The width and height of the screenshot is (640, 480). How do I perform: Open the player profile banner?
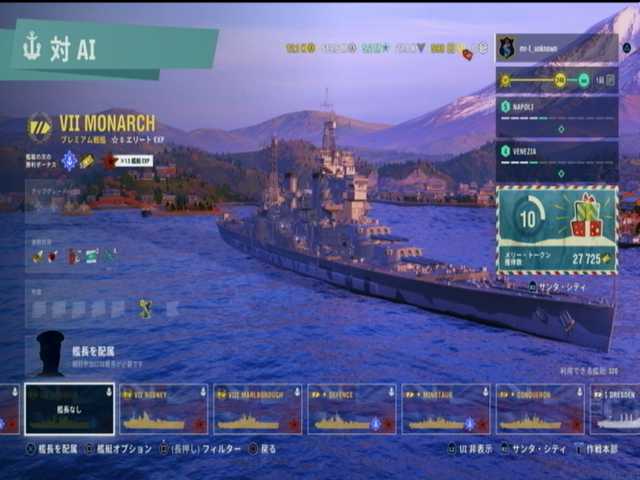click(557, 47)
